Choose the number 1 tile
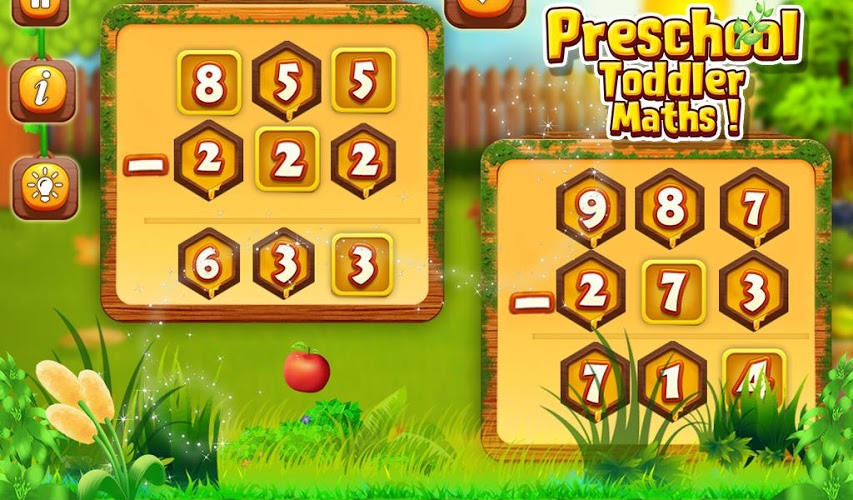 click(x=671, y=380)
